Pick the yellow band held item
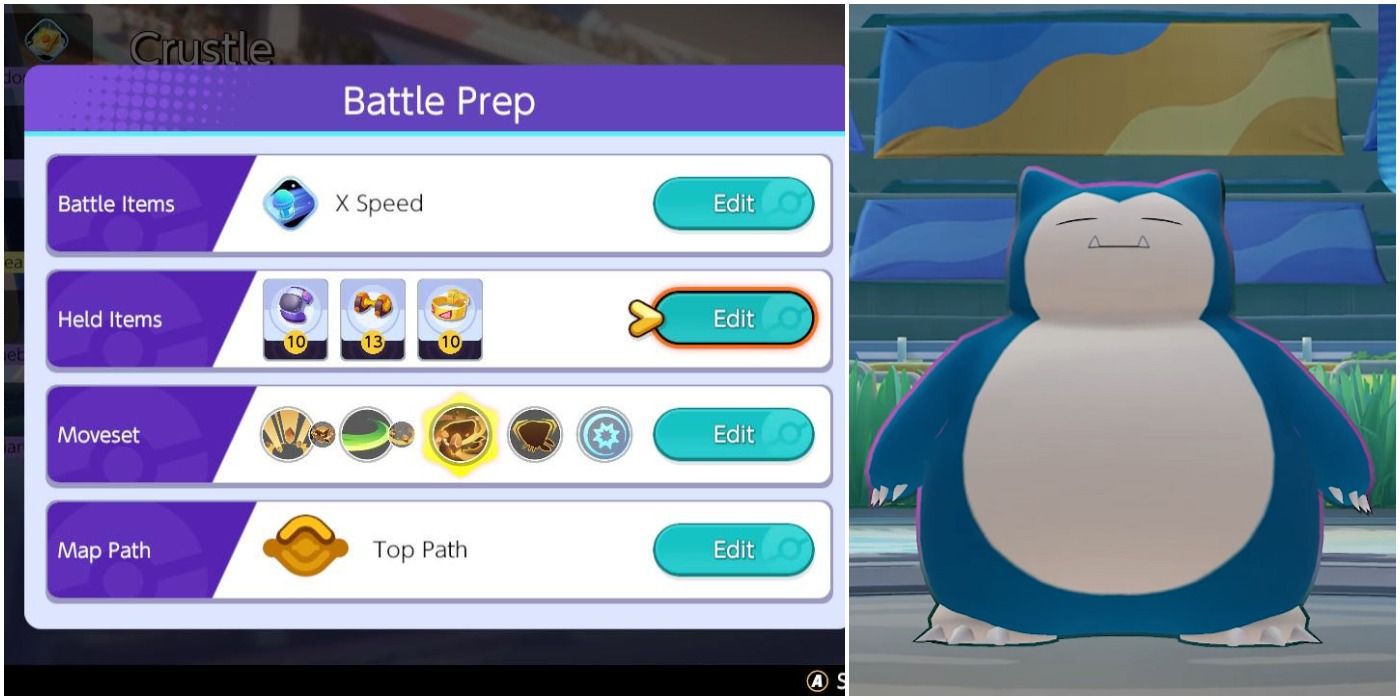Screen dimensions: 1400x700 (x=450, y=319)
